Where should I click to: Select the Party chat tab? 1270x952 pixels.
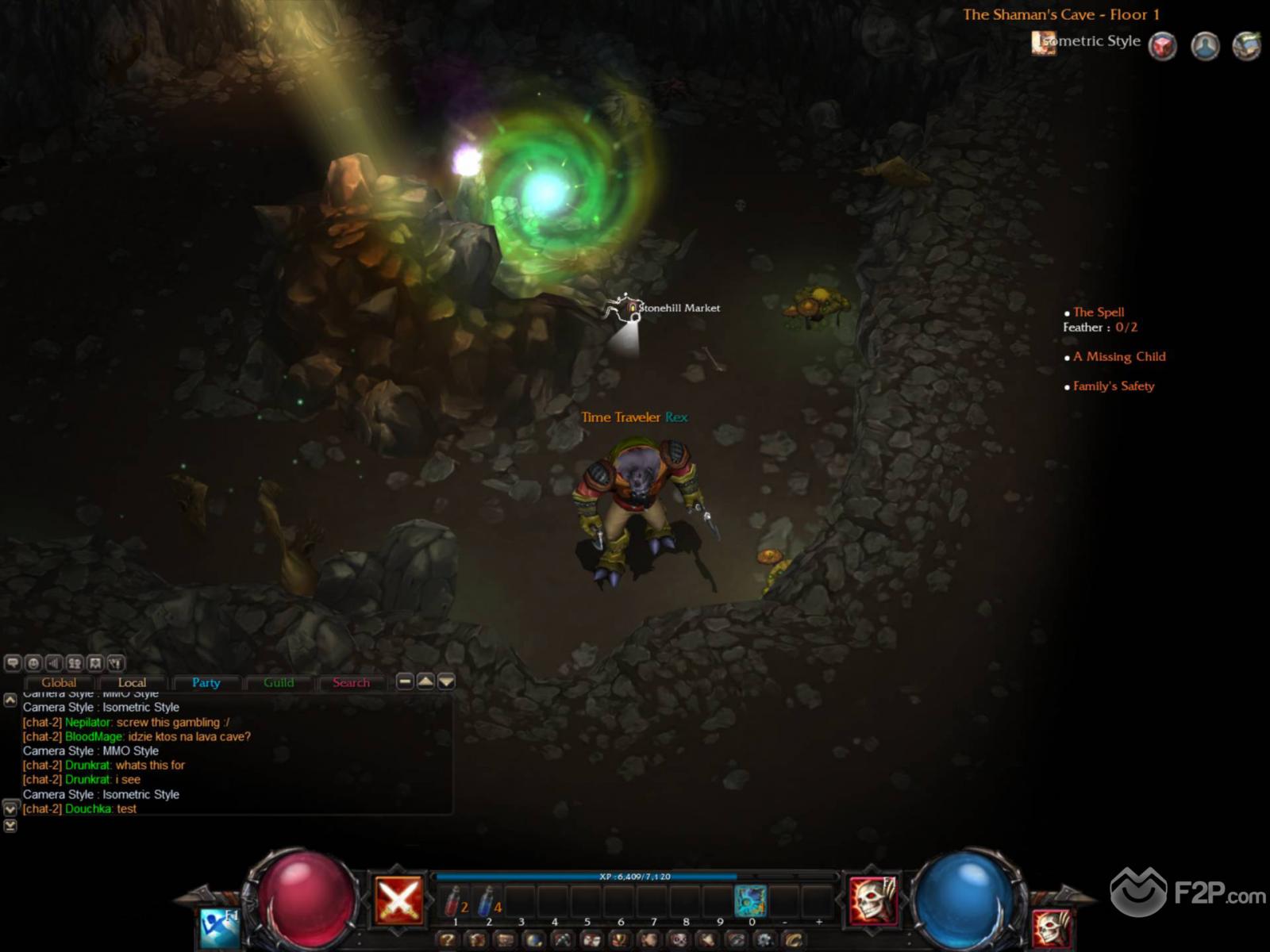point(206,682)
